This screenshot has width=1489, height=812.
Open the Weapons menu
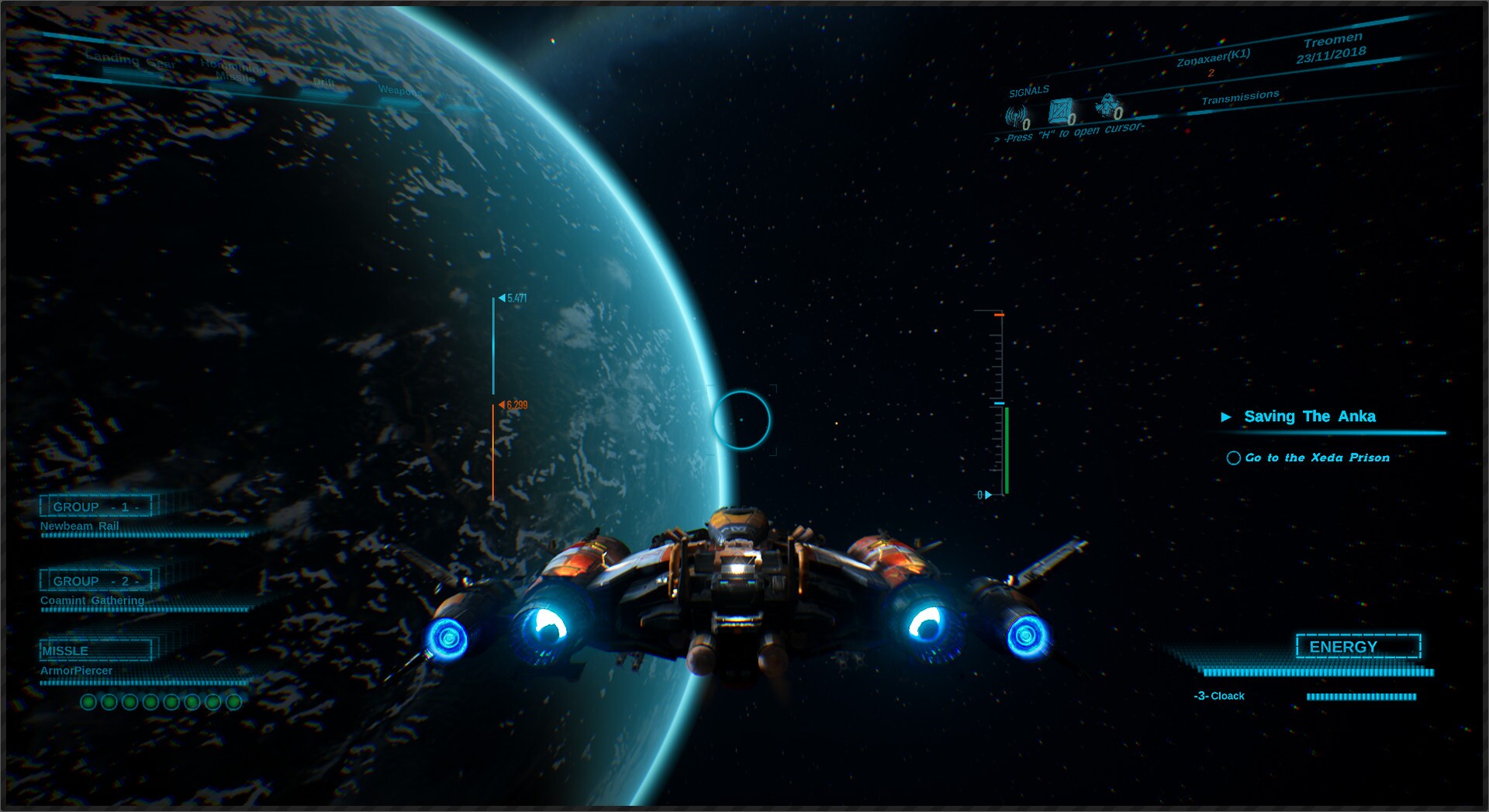(399, 92)
